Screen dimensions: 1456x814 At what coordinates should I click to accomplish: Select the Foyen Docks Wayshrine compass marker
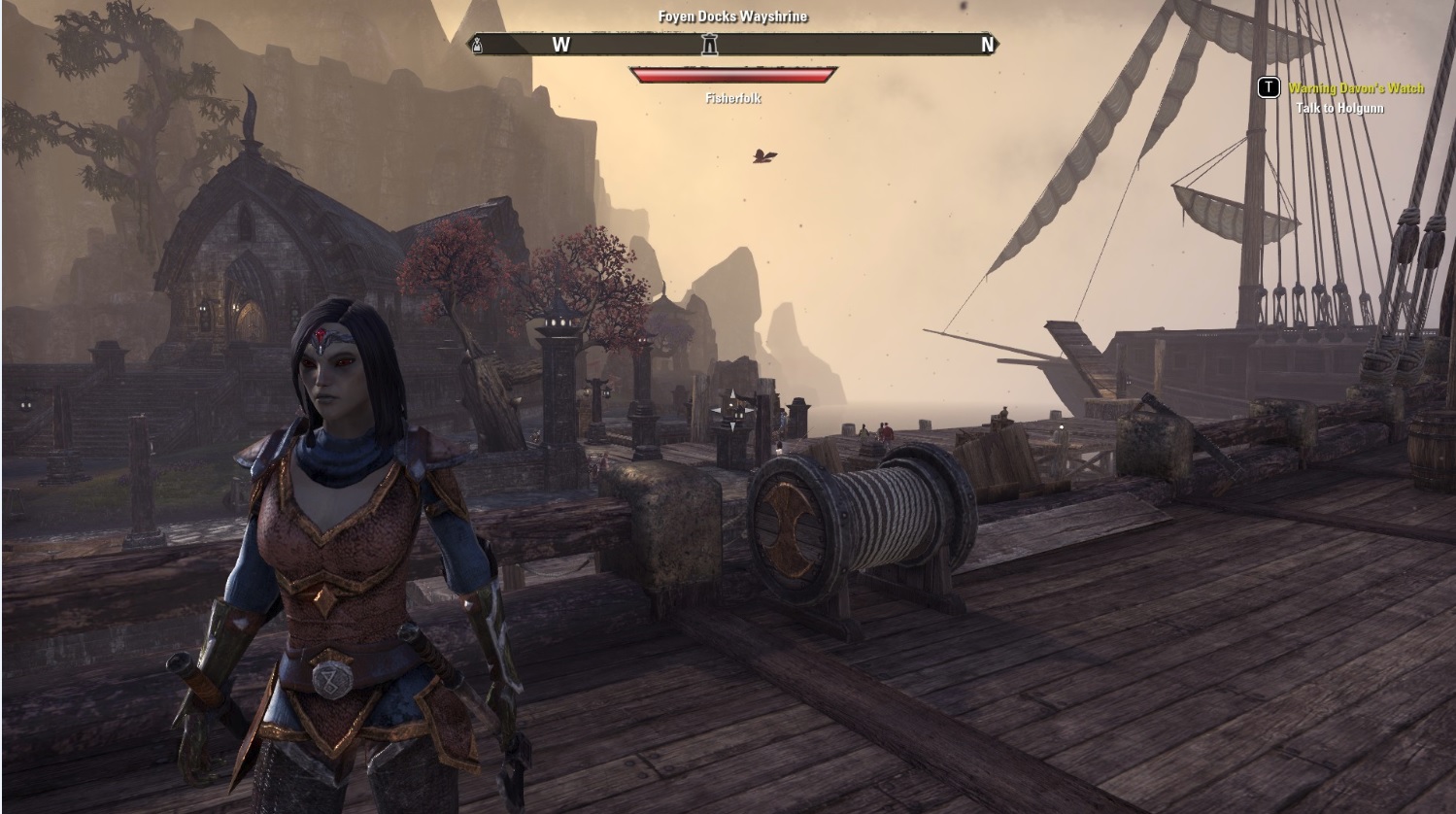(x=710, y=44)
